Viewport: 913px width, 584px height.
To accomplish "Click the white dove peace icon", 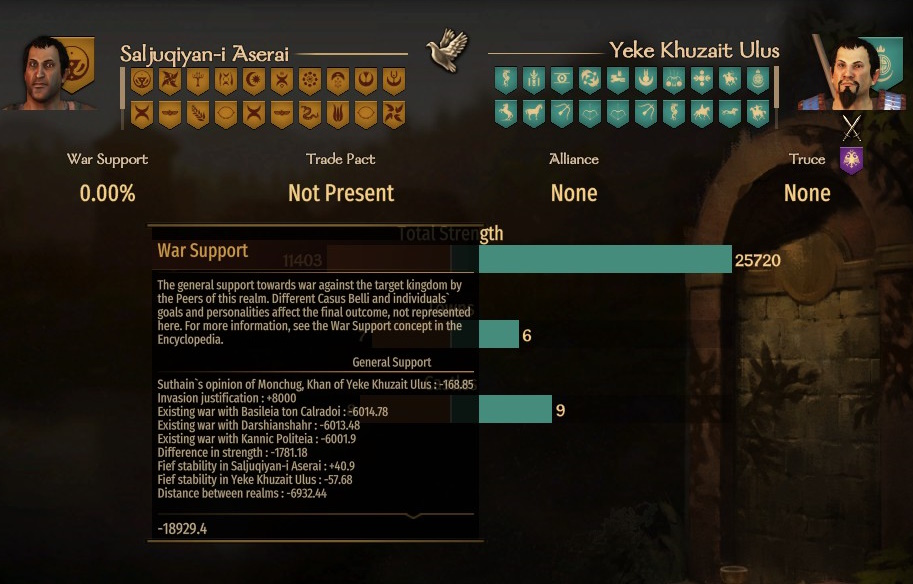I will tap(447, 51).
